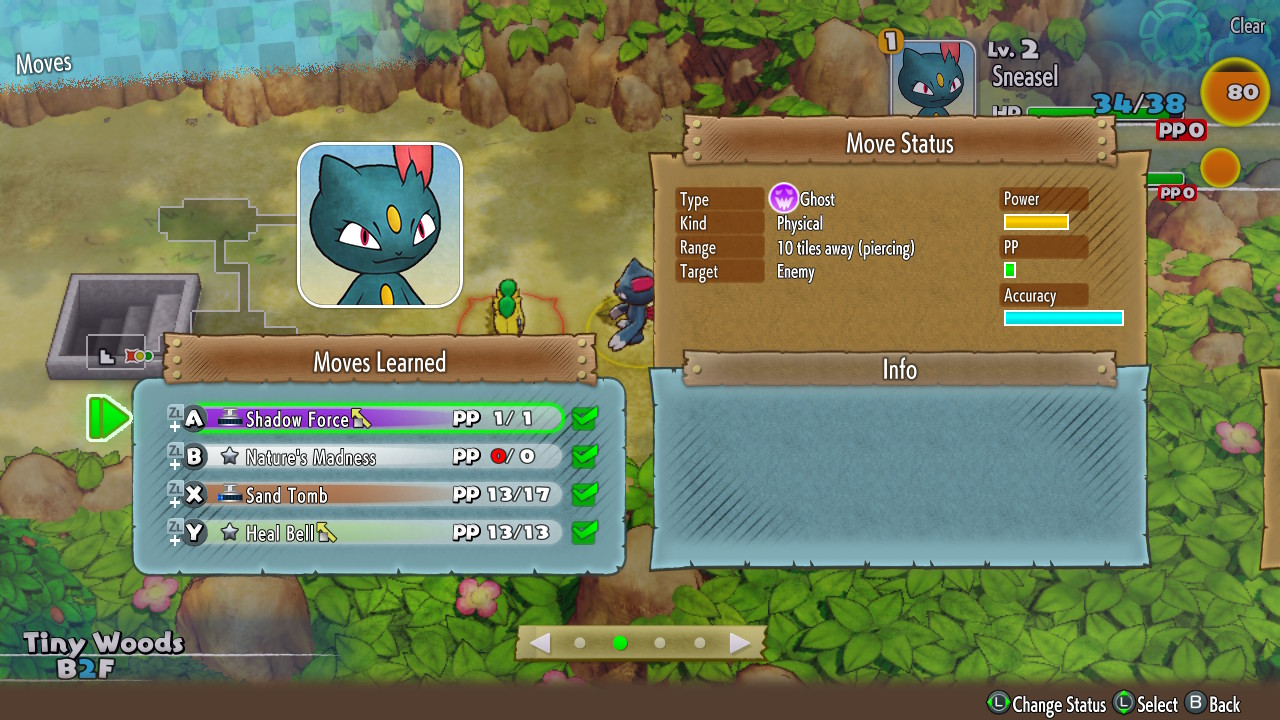Image resolution: width=1280 pixels, height=720 pixels.
Task: Uncheck the Nature's Madness checkbox
Action: pyautogui.click(x=585, y=457)
